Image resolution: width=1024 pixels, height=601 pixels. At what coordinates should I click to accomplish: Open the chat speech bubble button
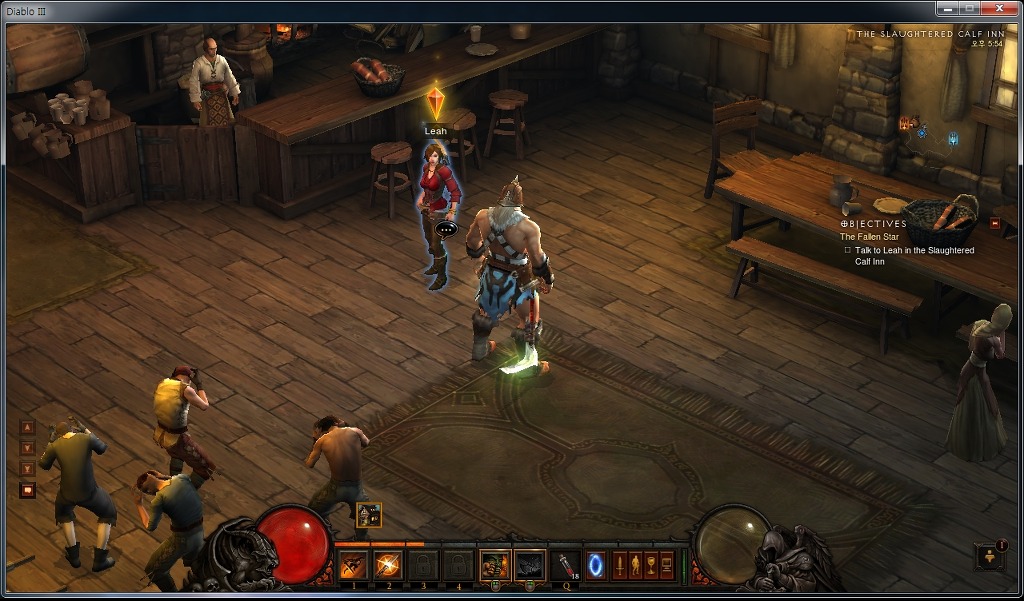(27, 490)
